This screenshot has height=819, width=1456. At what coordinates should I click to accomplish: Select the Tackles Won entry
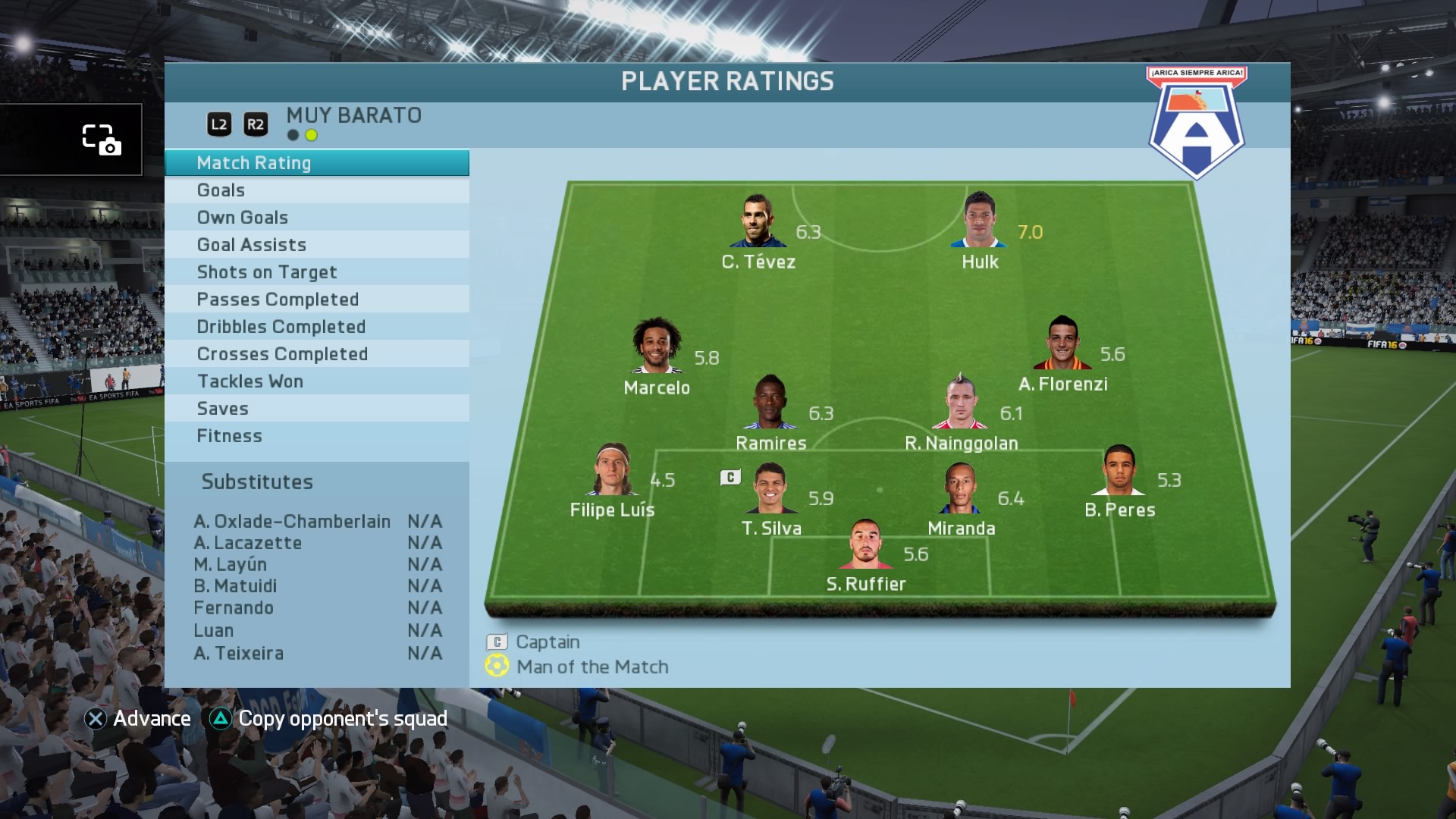pos(316,381)
